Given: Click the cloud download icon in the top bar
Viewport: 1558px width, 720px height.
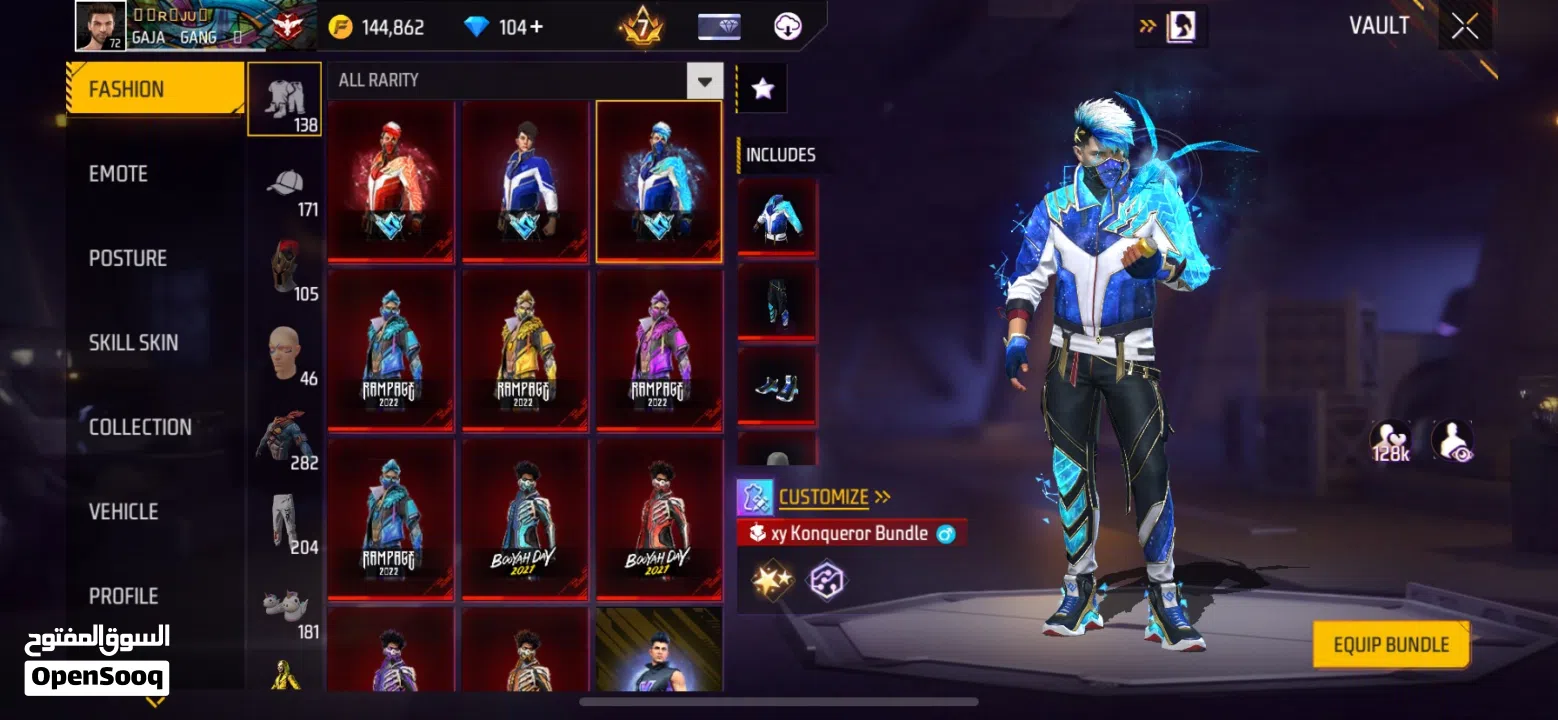Looking at the screenshot, I should click(x=786, y=26).
